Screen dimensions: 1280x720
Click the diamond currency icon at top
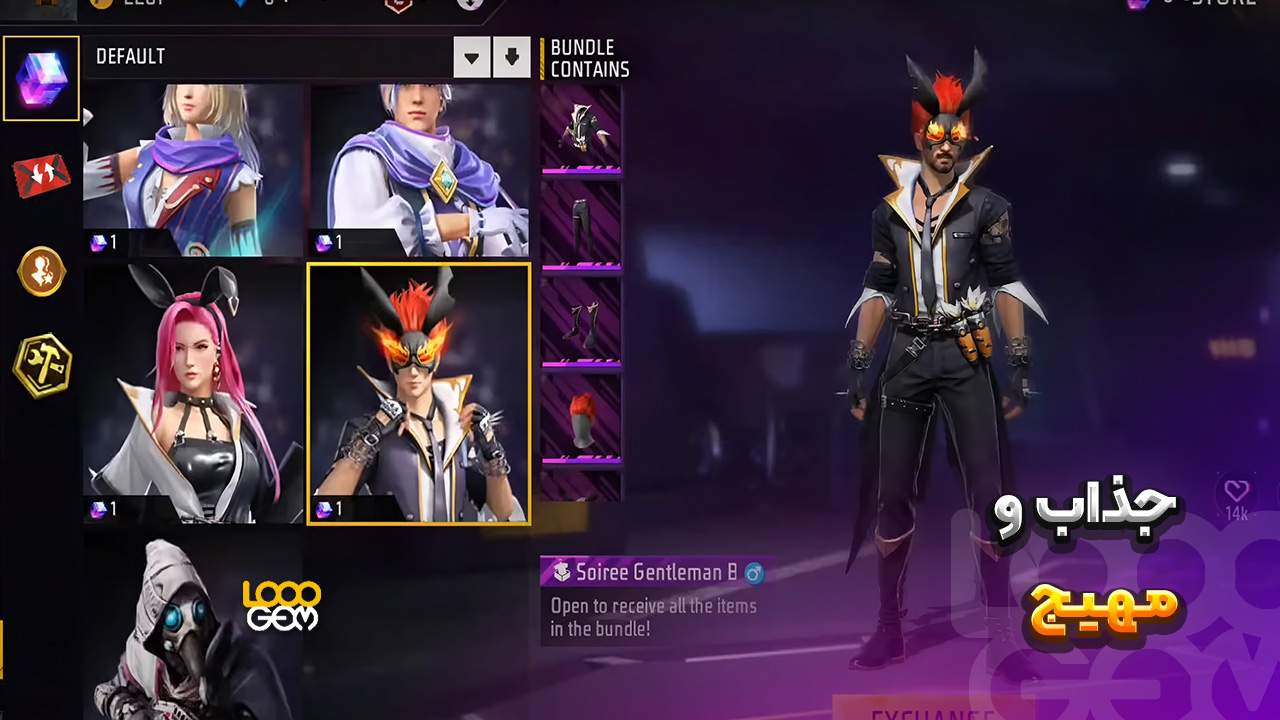click(x=238, y=4)
